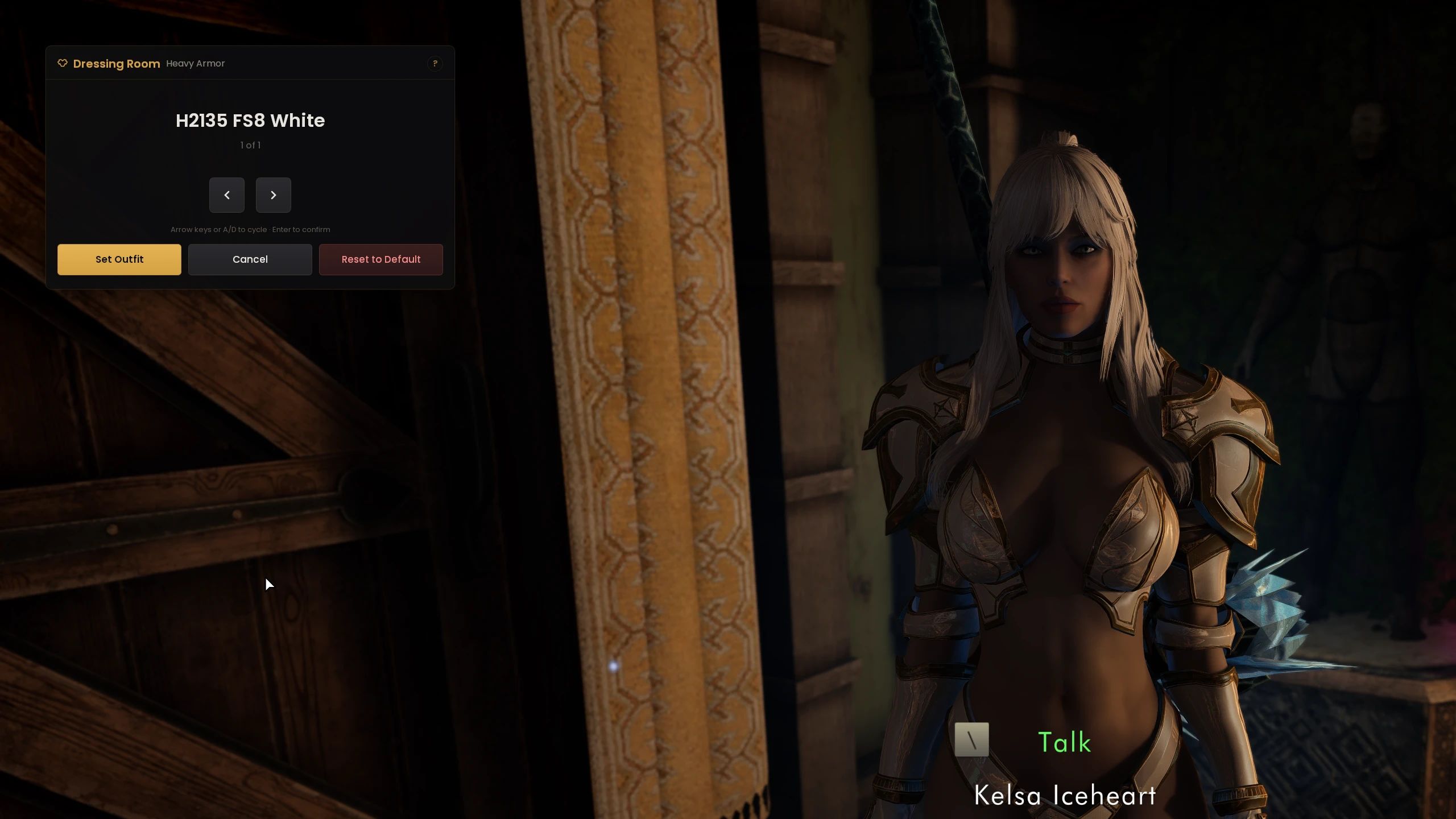Activate the green Talk prompt
Screen dimensions: 1456x819
click(1065, 741)
